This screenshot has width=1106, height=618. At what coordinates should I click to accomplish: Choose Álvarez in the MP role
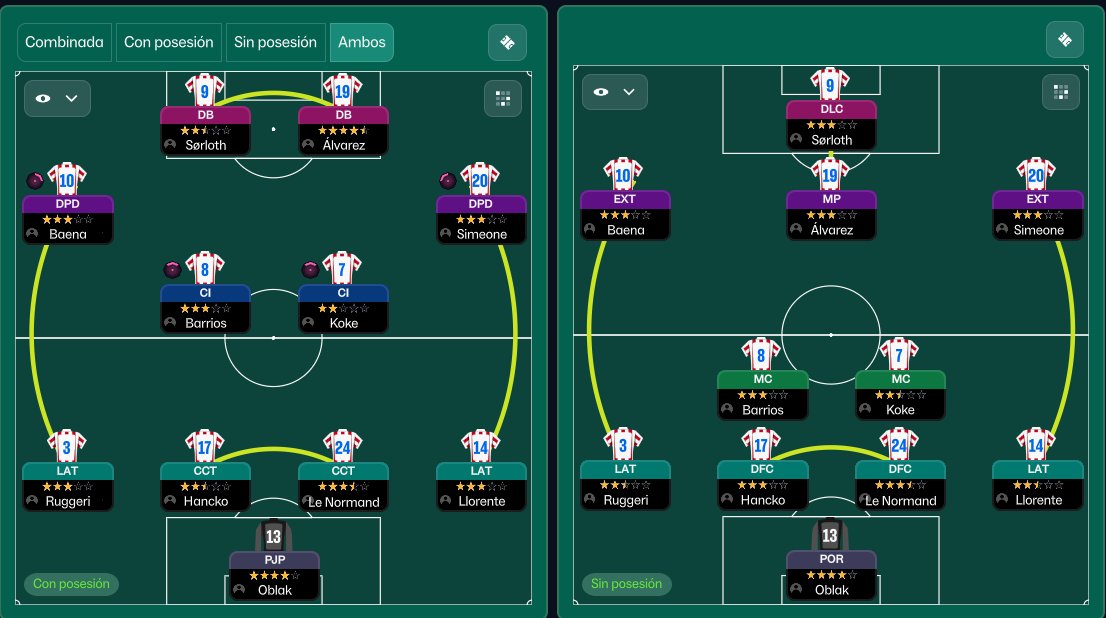point(831,216)
